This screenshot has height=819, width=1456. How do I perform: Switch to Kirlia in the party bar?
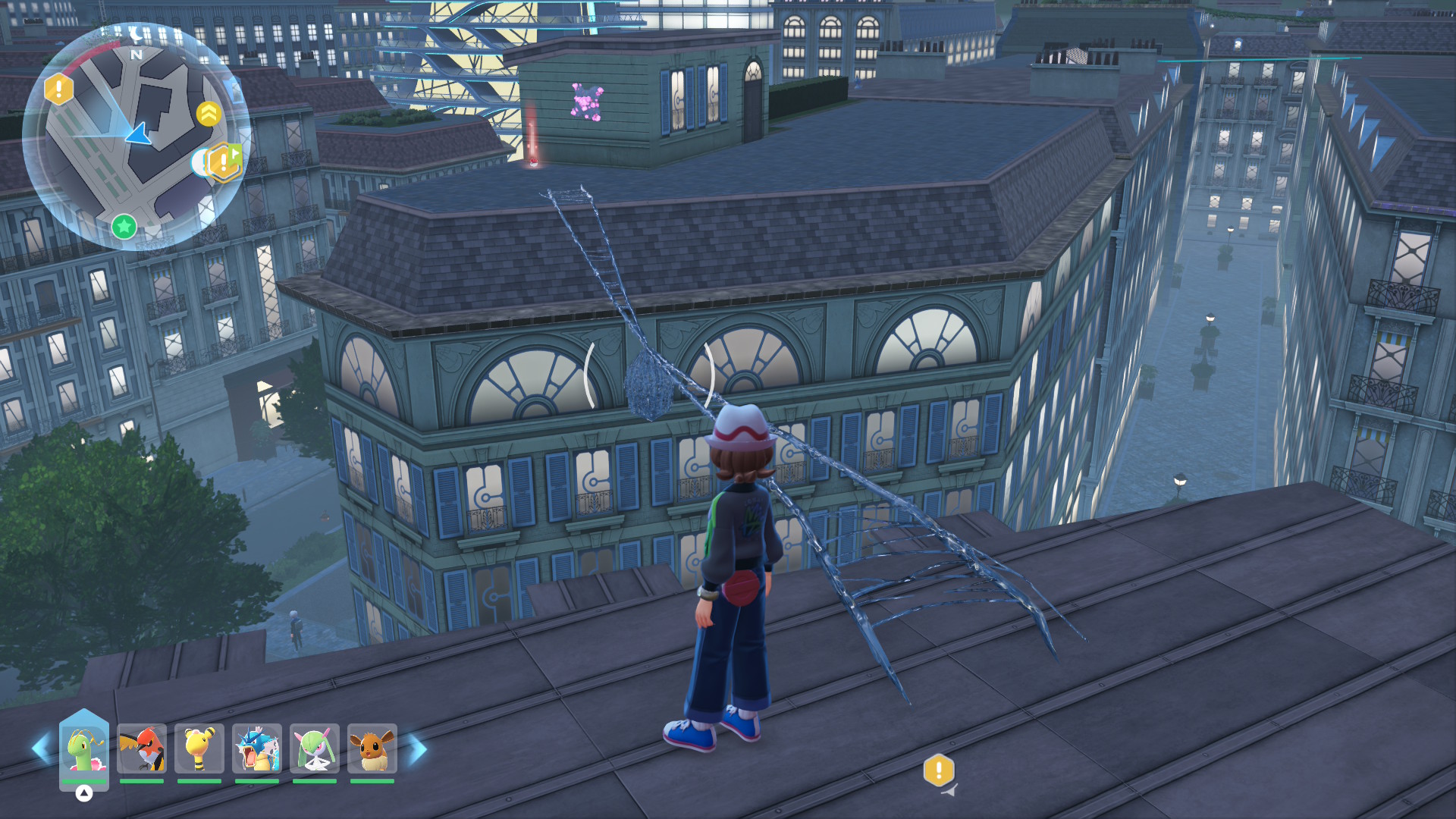(315, 749)
